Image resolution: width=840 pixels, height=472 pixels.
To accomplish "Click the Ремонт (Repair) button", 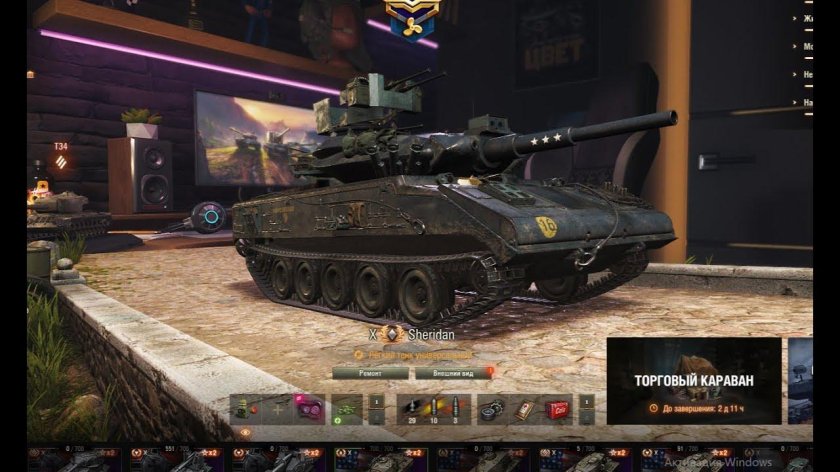I will tap(370, 373).
